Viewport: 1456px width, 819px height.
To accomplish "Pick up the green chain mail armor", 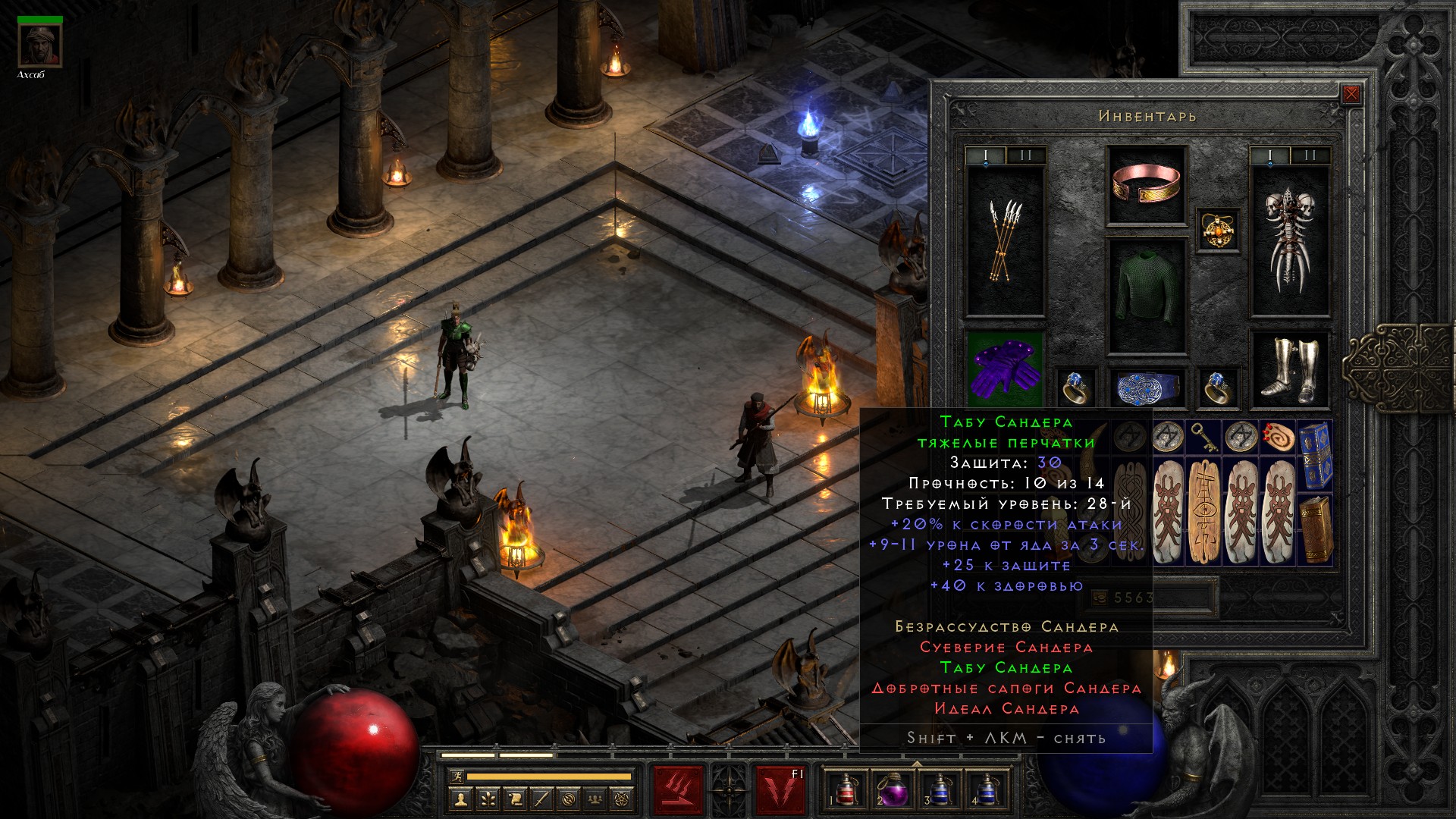I will 1146,296.
